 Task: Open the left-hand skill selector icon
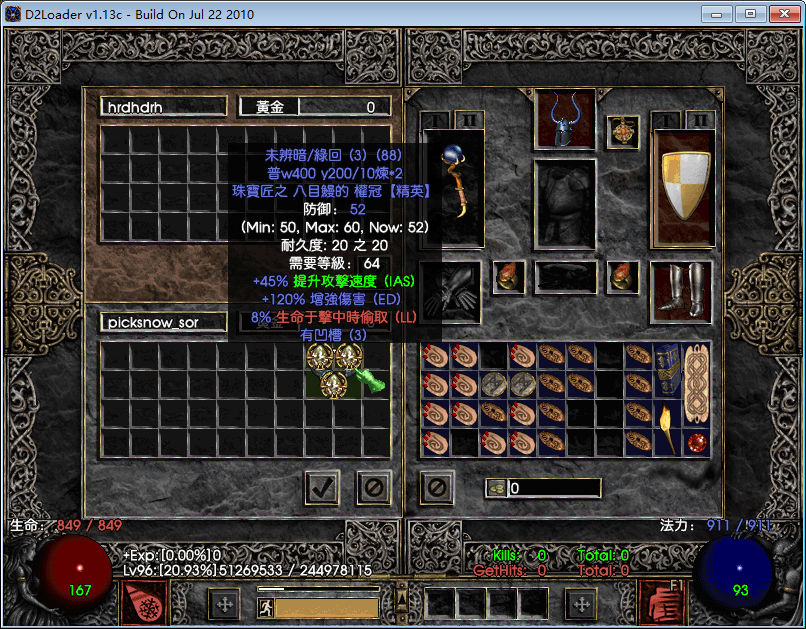click(x=144, y=603)
